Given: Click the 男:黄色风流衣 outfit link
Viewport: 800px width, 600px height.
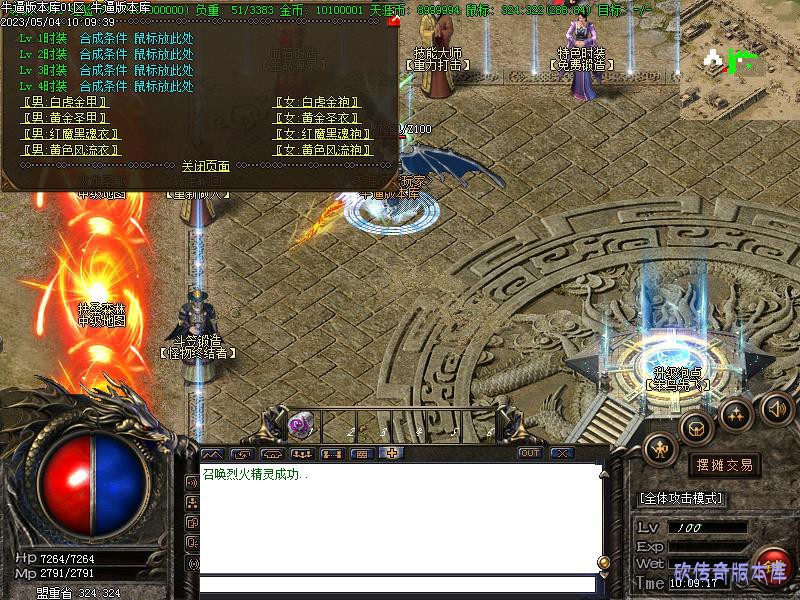Looking at the screenshot, I should pos(70,150).
